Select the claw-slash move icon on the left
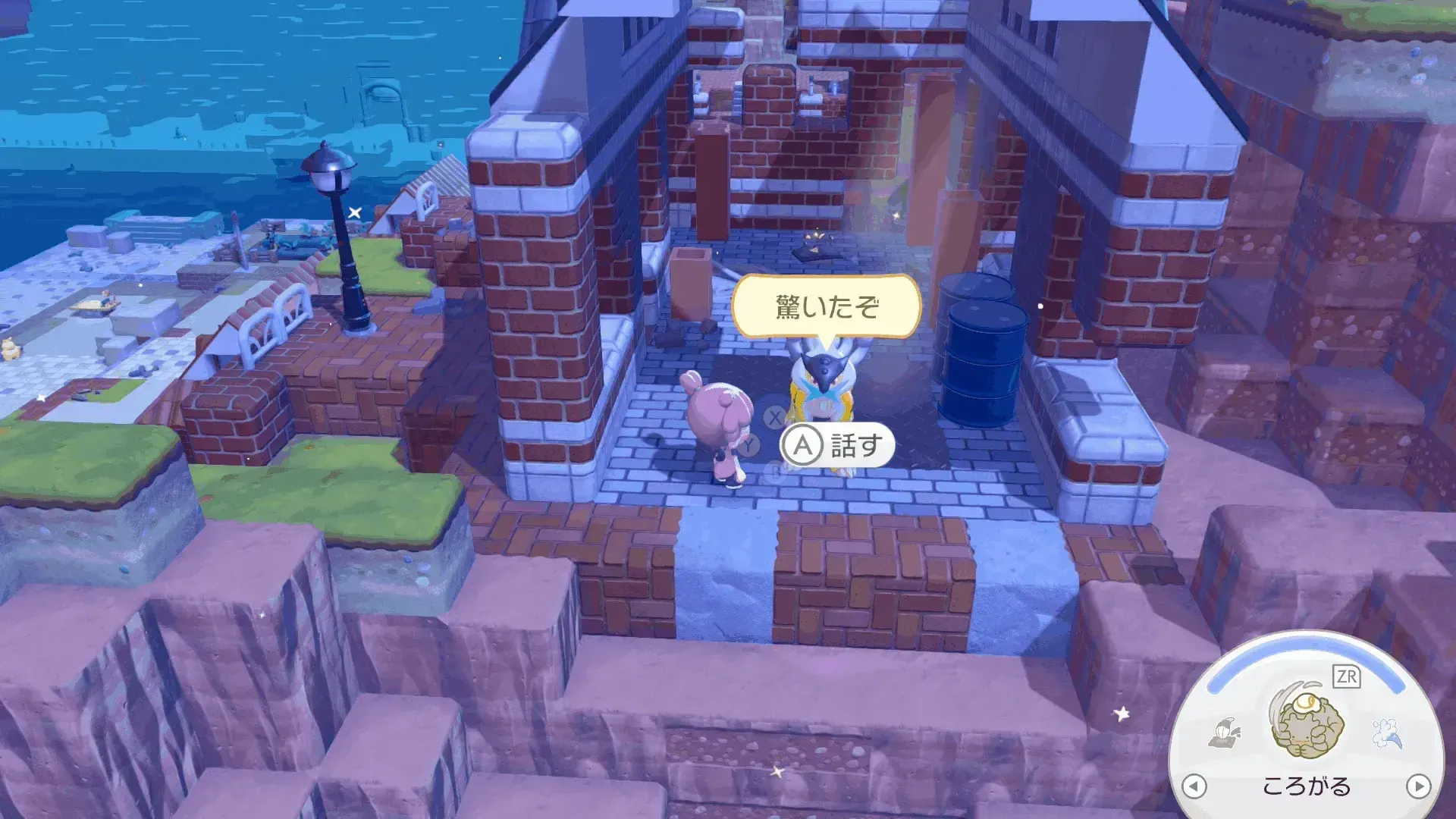1456x819 pixels. point(1225,733)
